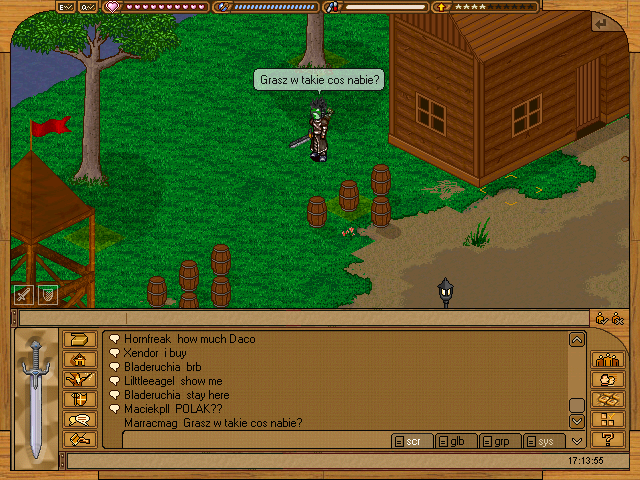Open the speech bubbles chat button

(x=80, y=420)
